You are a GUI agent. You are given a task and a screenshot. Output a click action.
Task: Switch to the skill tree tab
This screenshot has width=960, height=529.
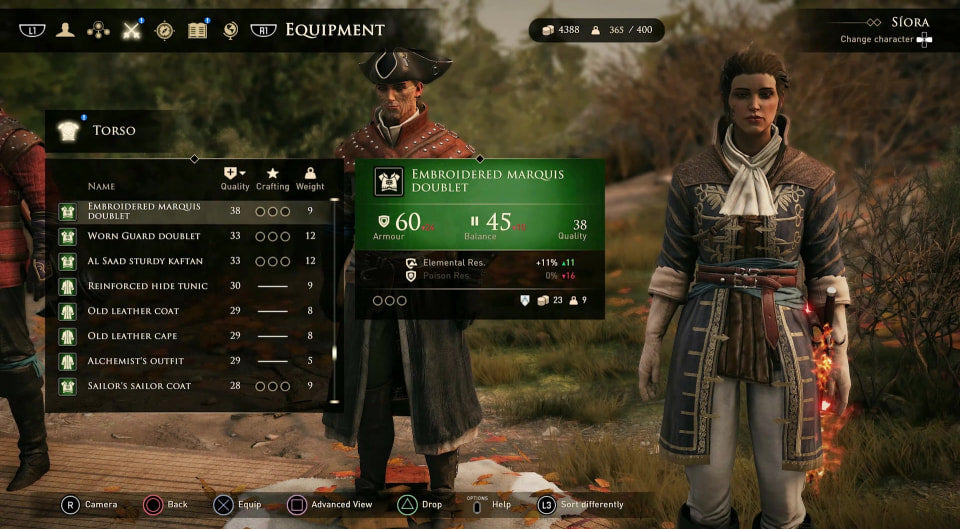98,30
